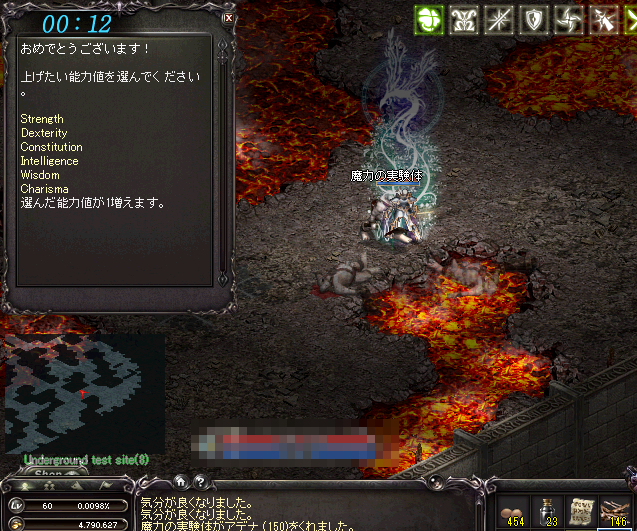Screen dimensions: 637x531
Task: Select Wisdom from the stat list
Action: [40, 175]
